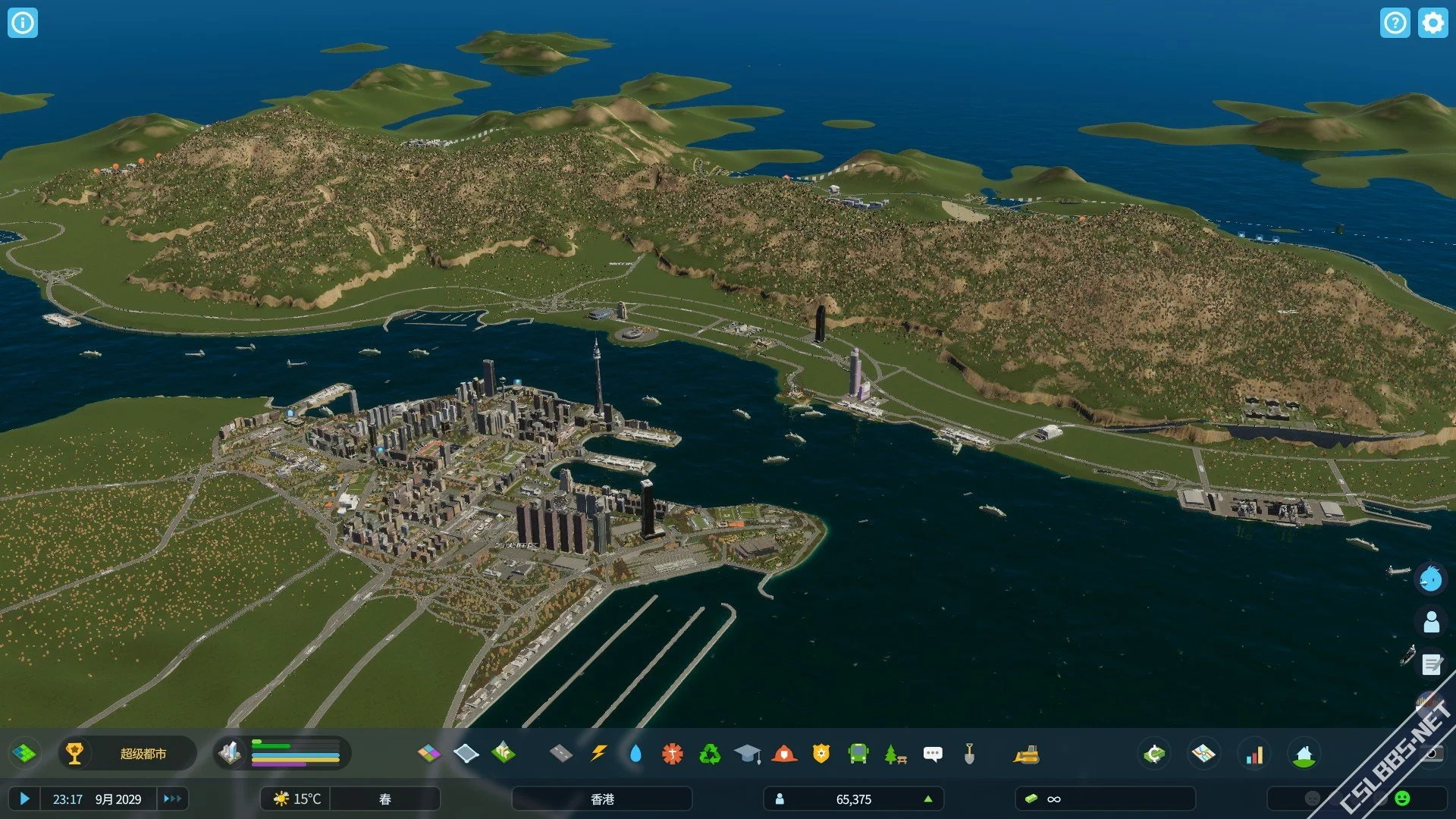1456x819 pixels.
Task: Open the help menu
Action: point(1395,23)
